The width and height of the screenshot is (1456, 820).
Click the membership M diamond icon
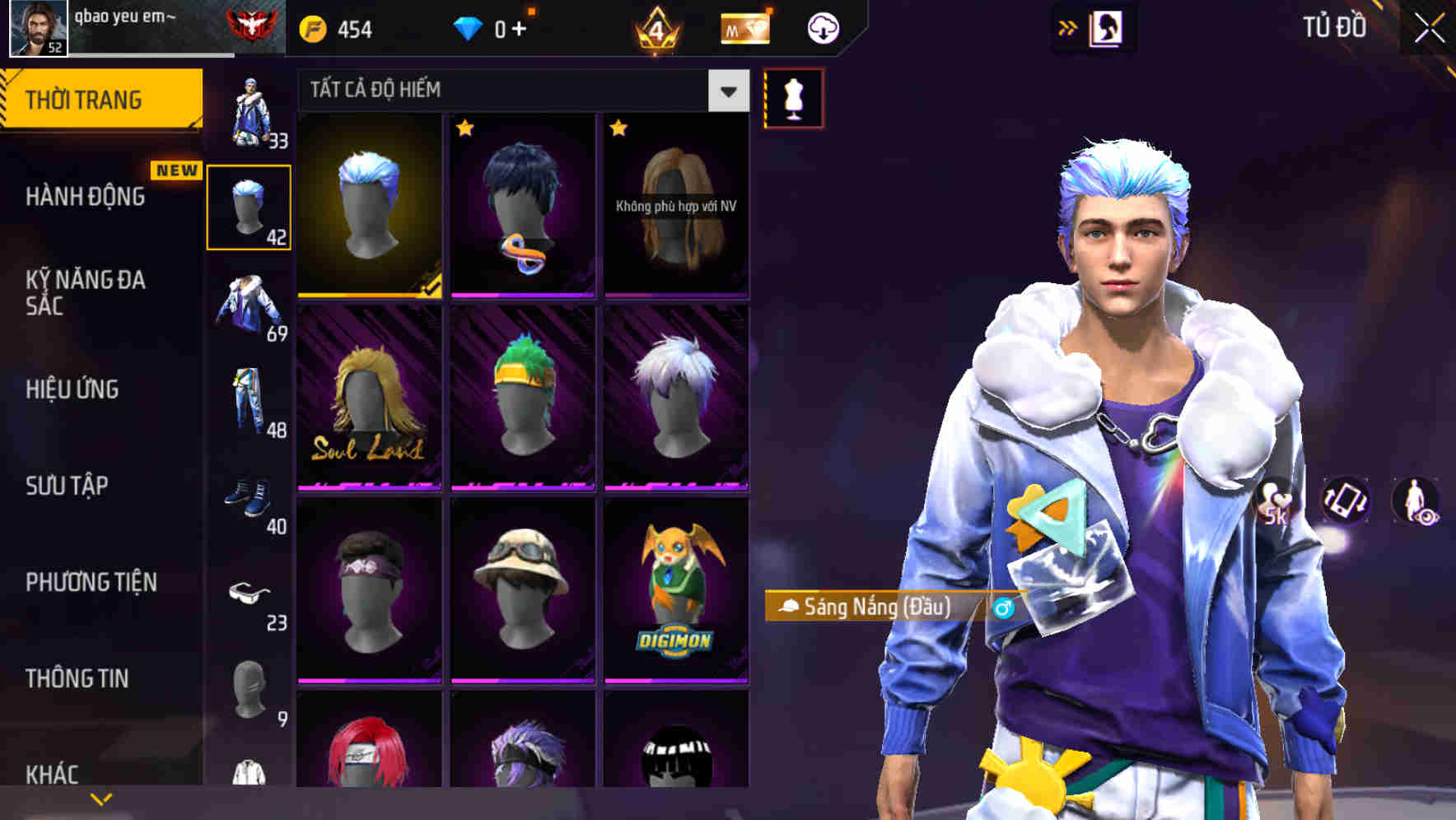(x=744, y=27)
